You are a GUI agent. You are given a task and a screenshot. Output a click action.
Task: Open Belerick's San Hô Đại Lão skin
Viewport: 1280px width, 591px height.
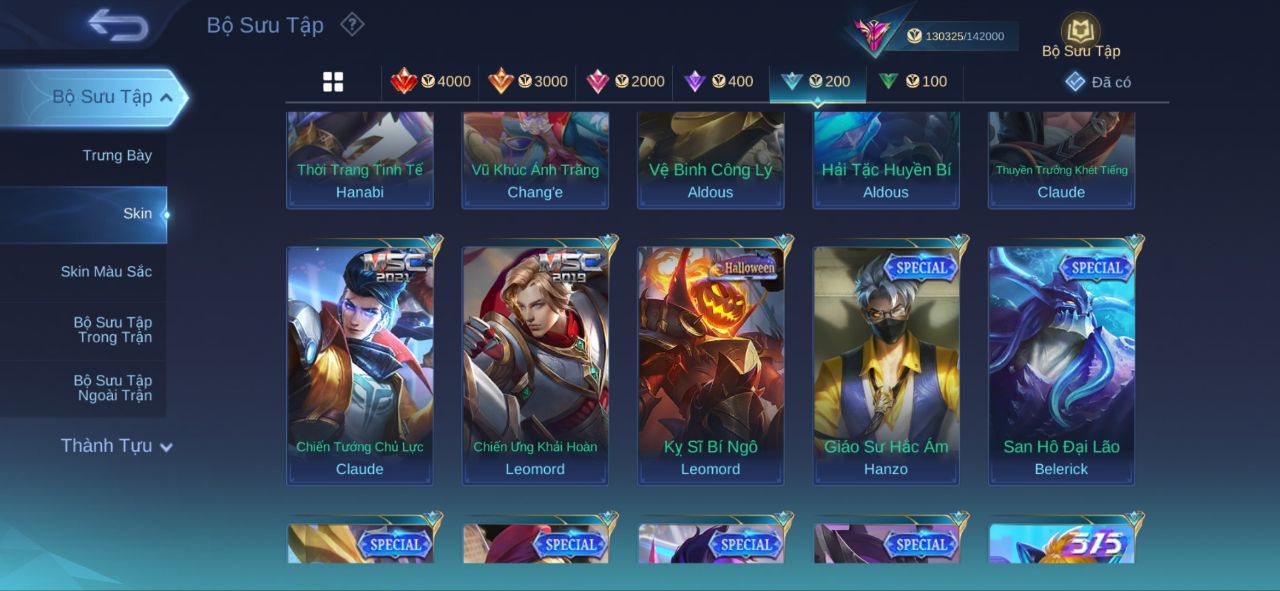click(x=1061, y=365)
